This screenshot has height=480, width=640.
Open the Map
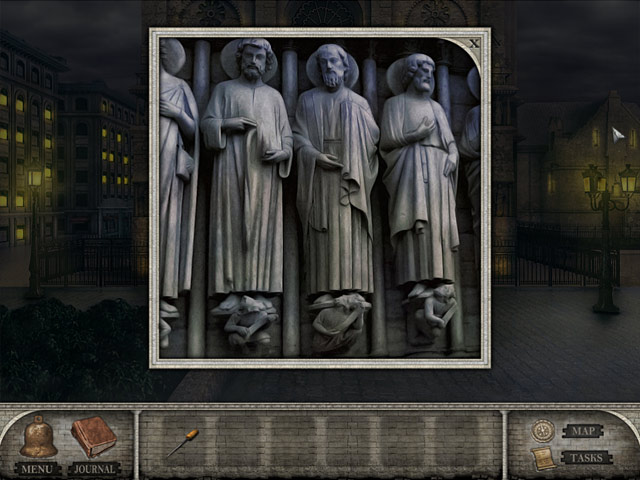(583, 431)
